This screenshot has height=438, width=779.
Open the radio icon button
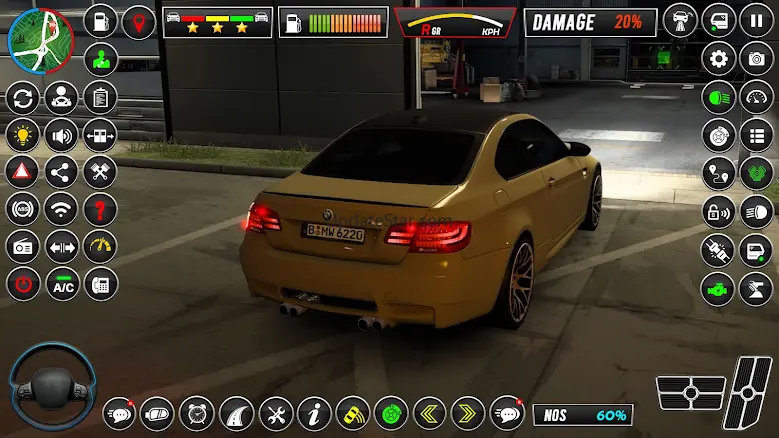click(23, 247)
